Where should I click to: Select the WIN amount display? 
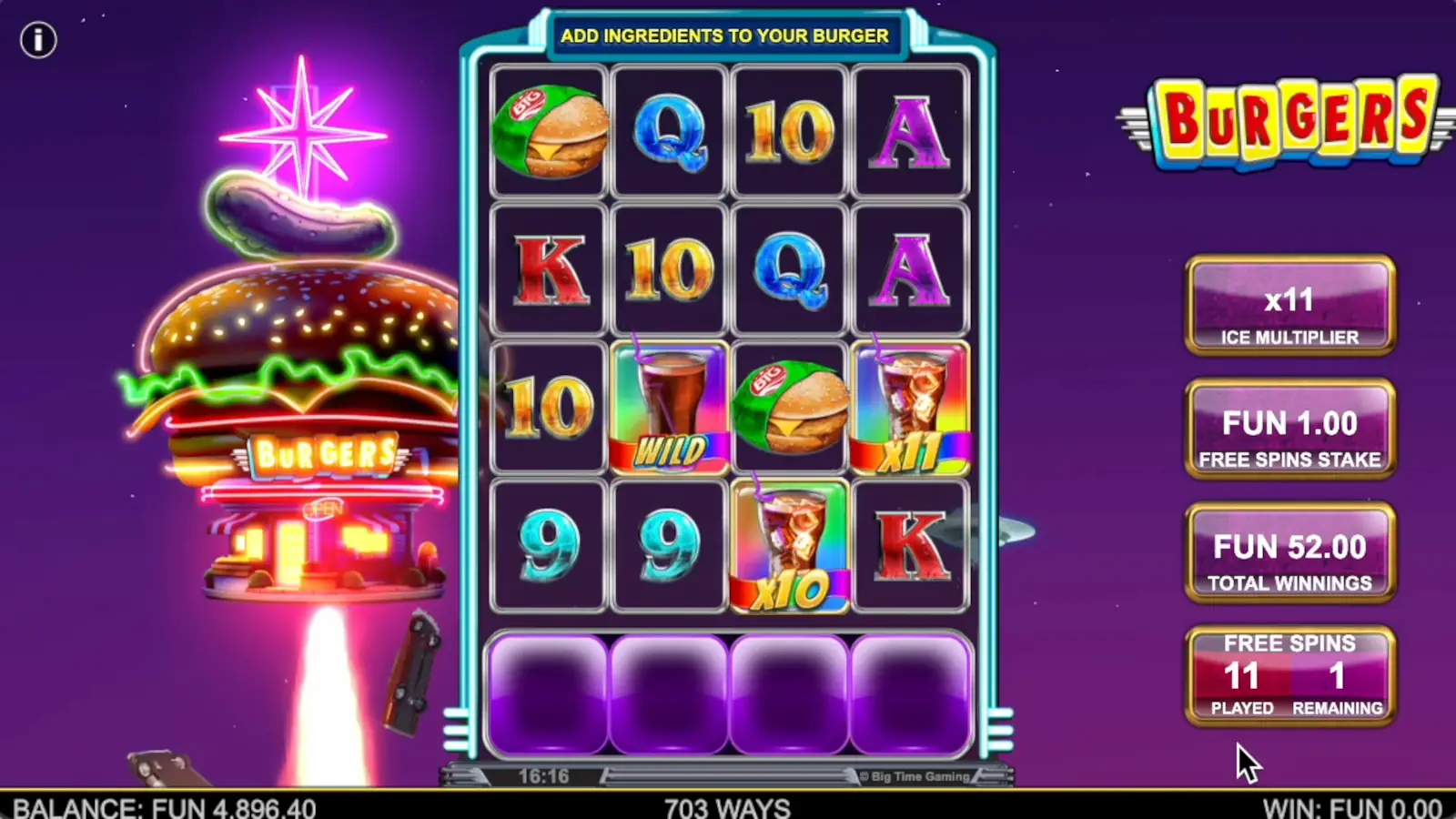coord(1350,806)
